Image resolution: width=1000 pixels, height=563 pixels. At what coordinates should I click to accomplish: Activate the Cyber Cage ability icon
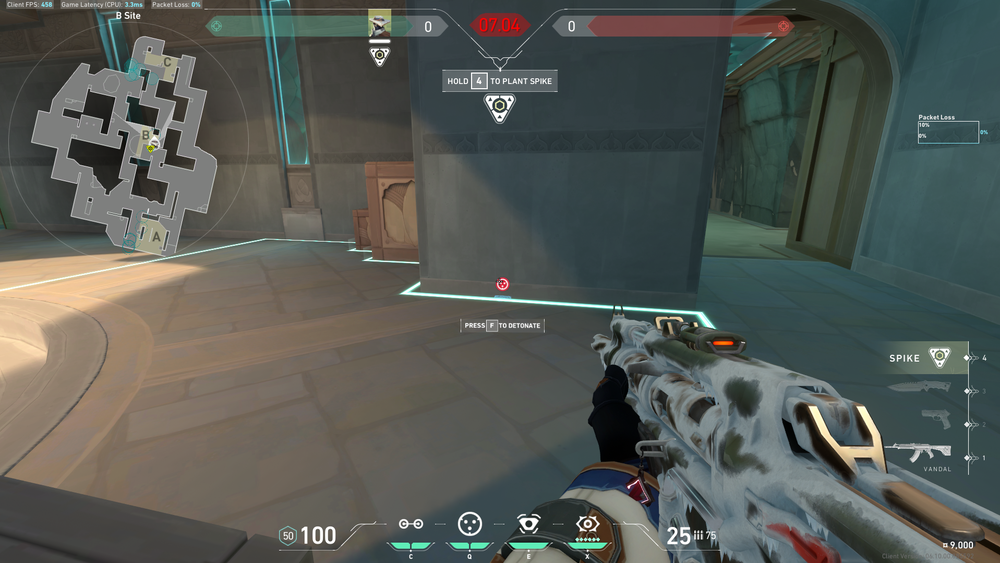468,524
